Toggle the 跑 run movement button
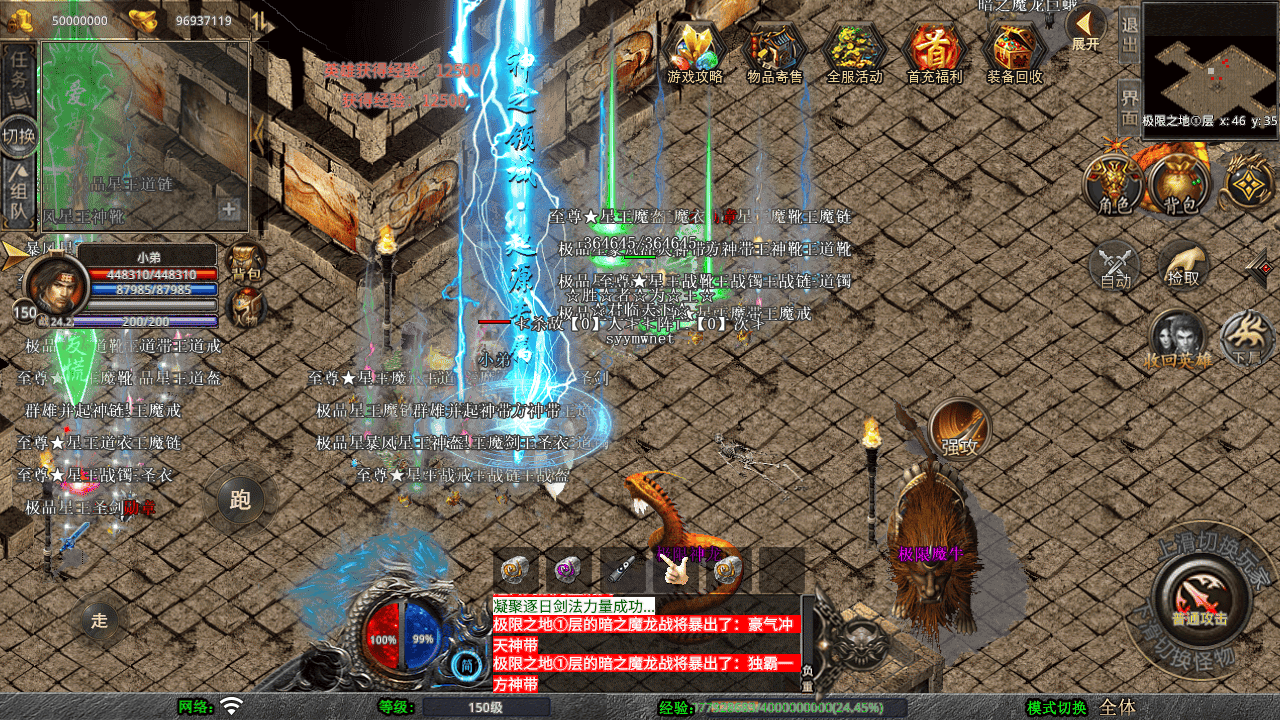The image size is (1280, 720). coord(240,500)
